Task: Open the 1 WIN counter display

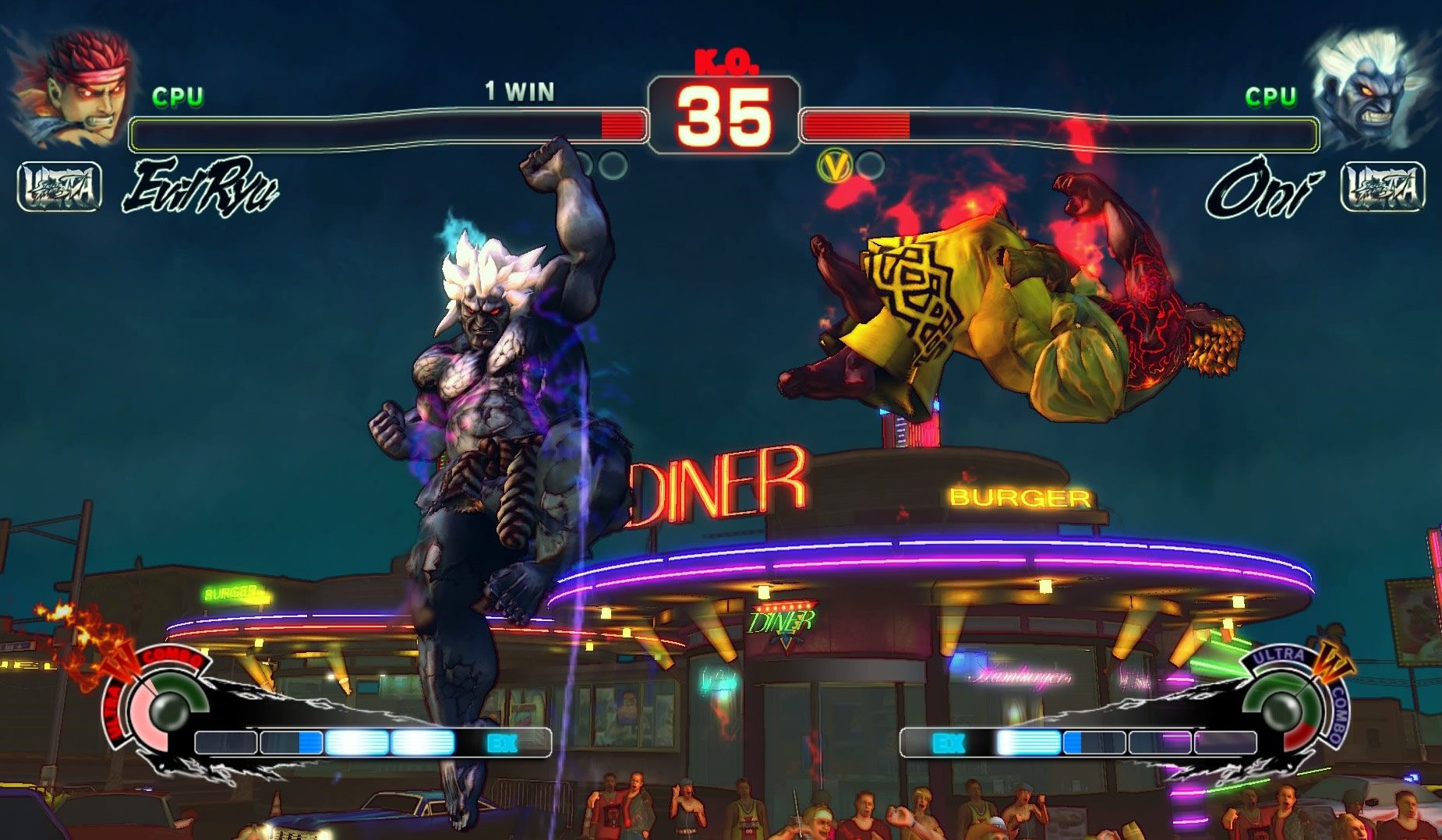Action: click(518, 90)
